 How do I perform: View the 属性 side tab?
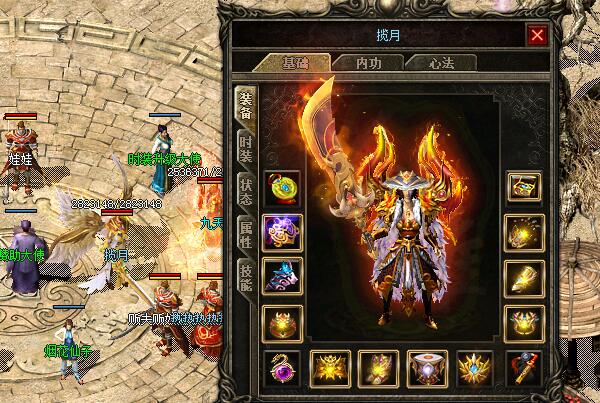coord(246,232)
